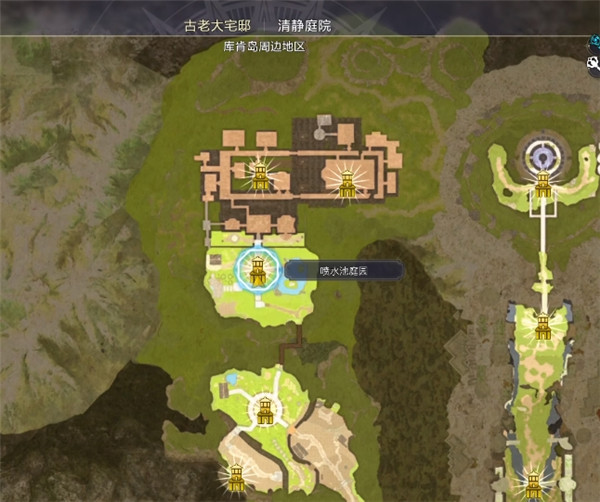
Task: Select the lantern marker below the circular platform
Action: click(543, 185)
